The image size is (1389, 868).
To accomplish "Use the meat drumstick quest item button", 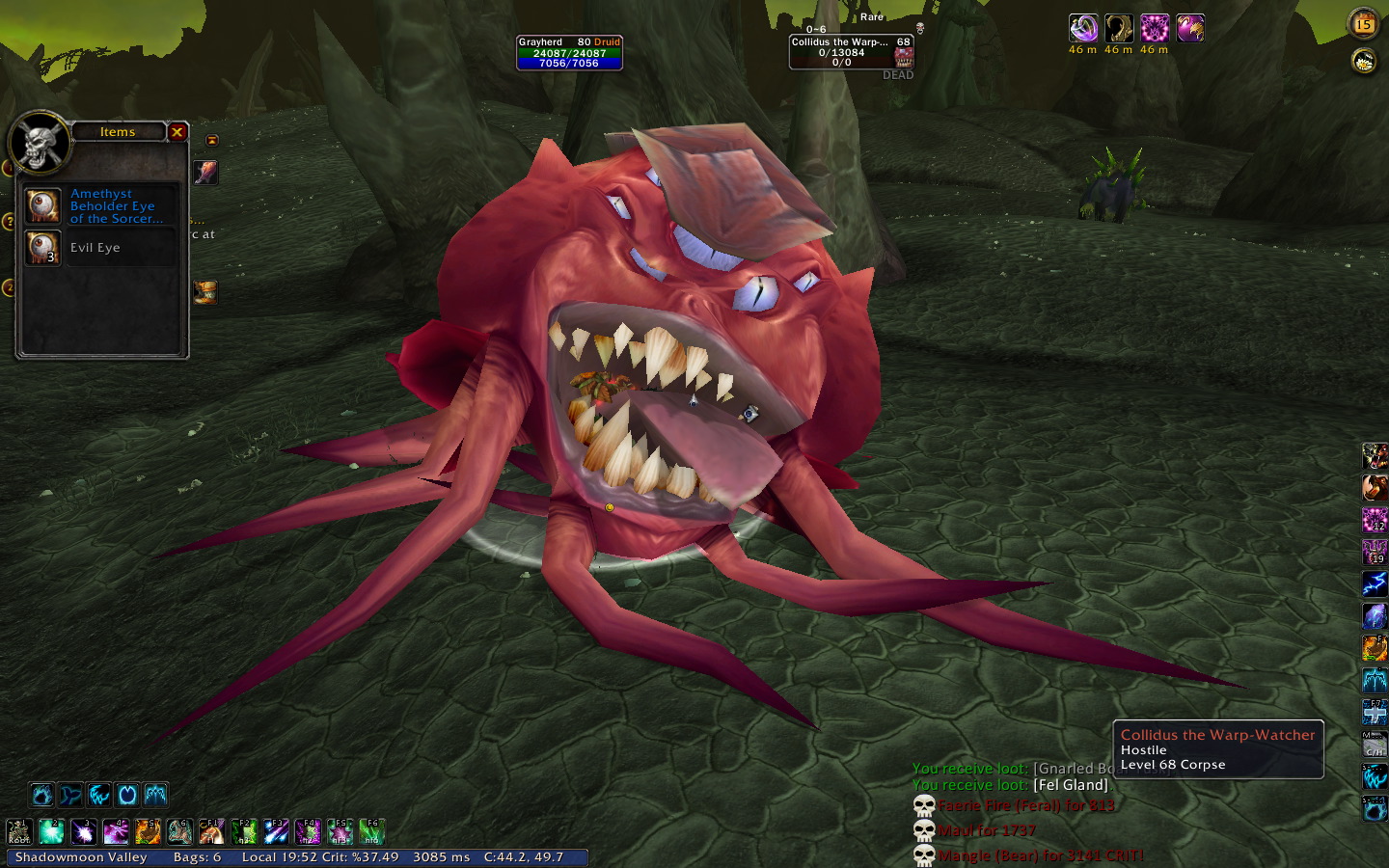I will click(205, 173).
